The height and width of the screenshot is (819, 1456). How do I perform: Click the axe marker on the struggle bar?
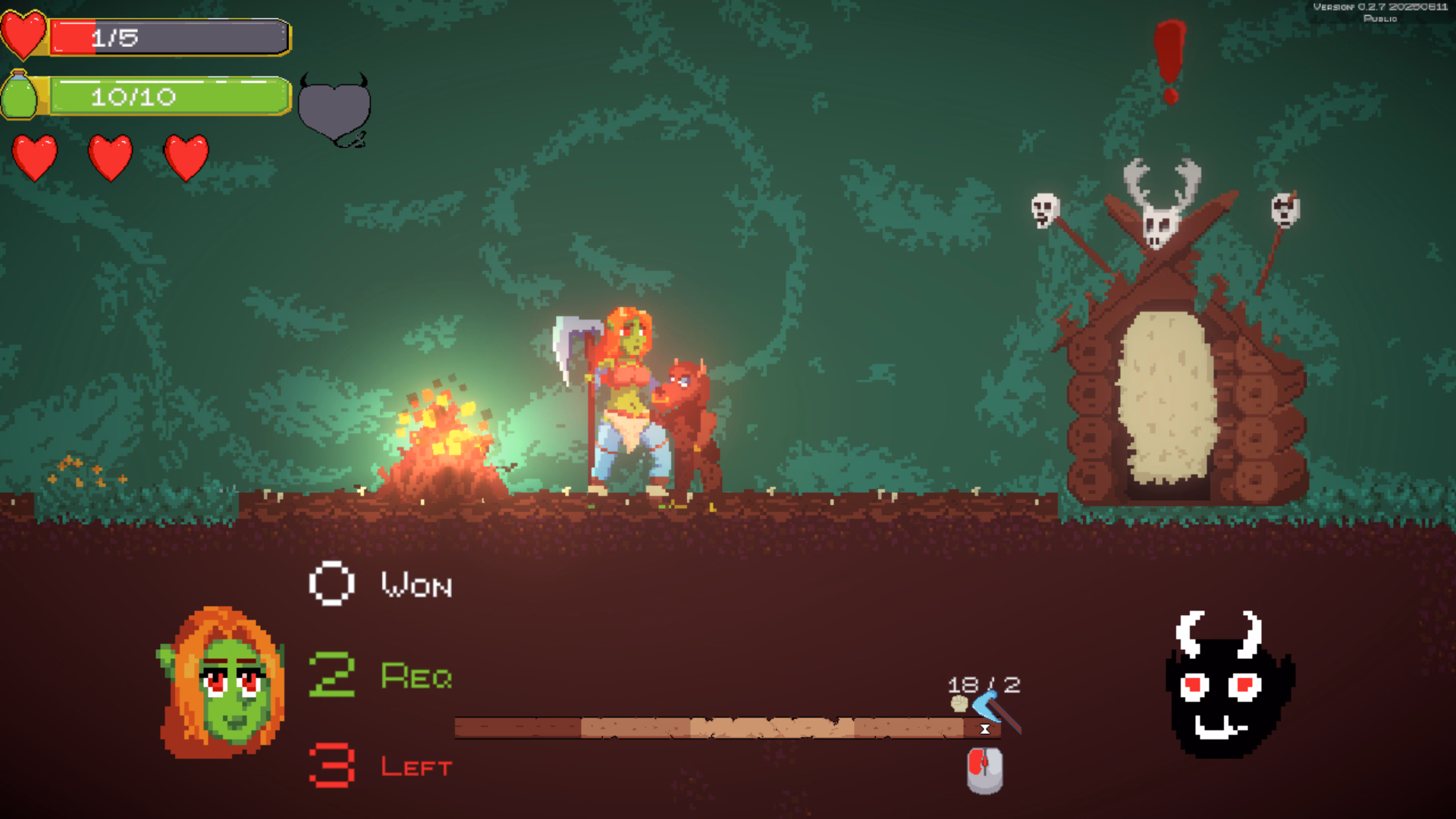point(996,711)
